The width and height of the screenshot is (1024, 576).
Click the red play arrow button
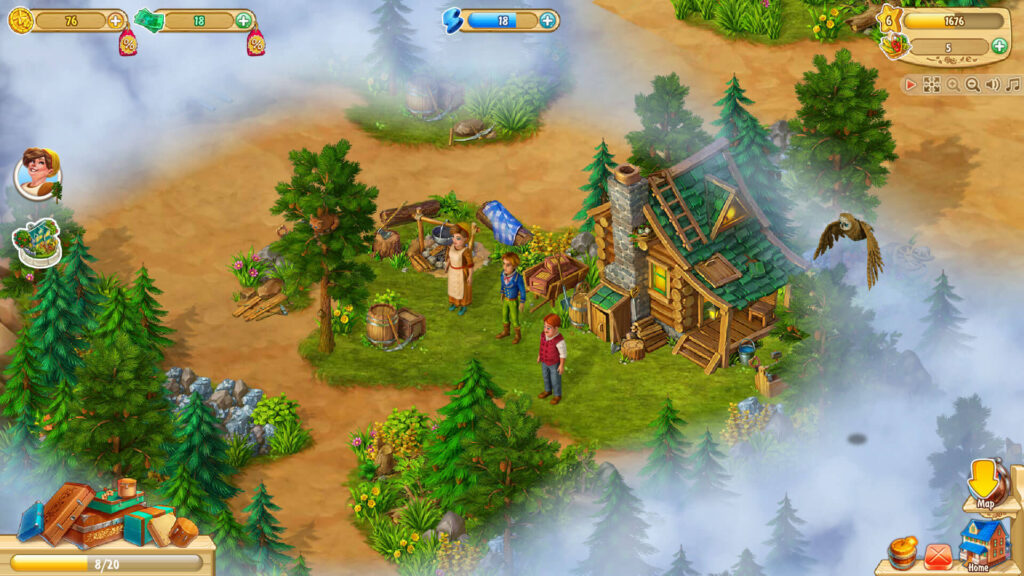tap(911, 85)
